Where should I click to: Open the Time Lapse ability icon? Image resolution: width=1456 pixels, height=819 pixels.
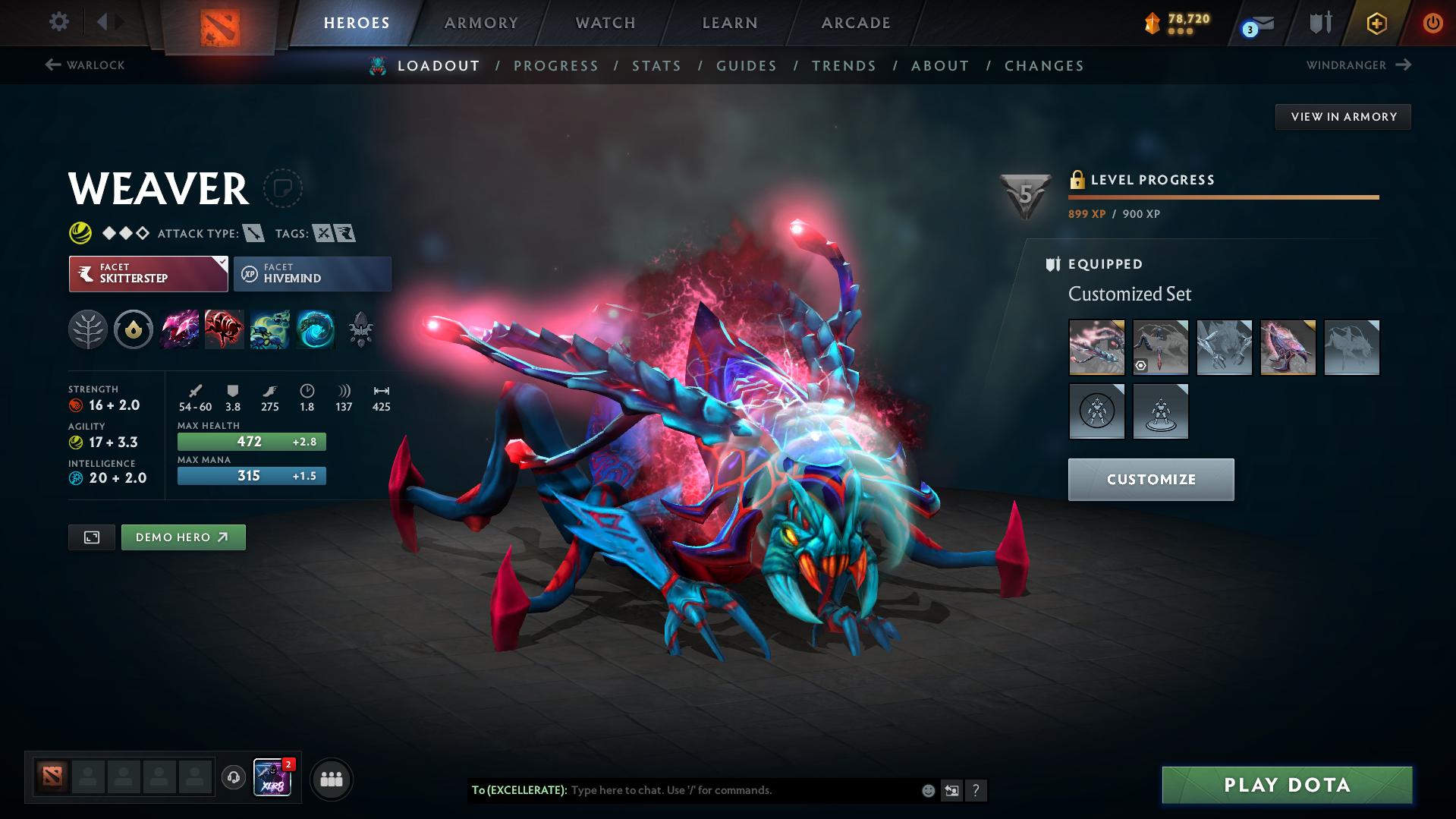click(x=316, y=329)
